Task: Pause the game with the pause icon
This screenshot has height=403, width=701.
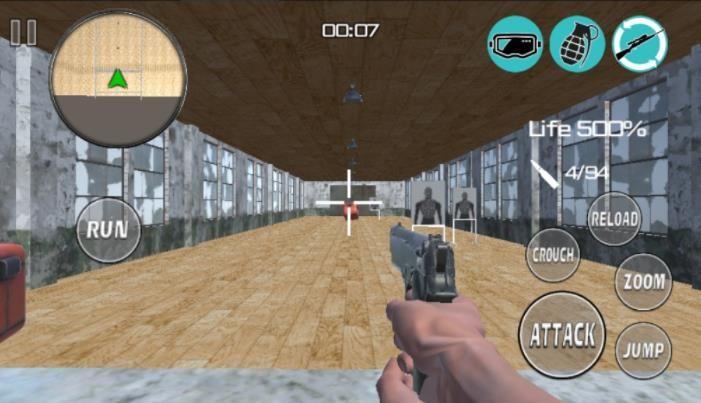Action: pos(22,32)
